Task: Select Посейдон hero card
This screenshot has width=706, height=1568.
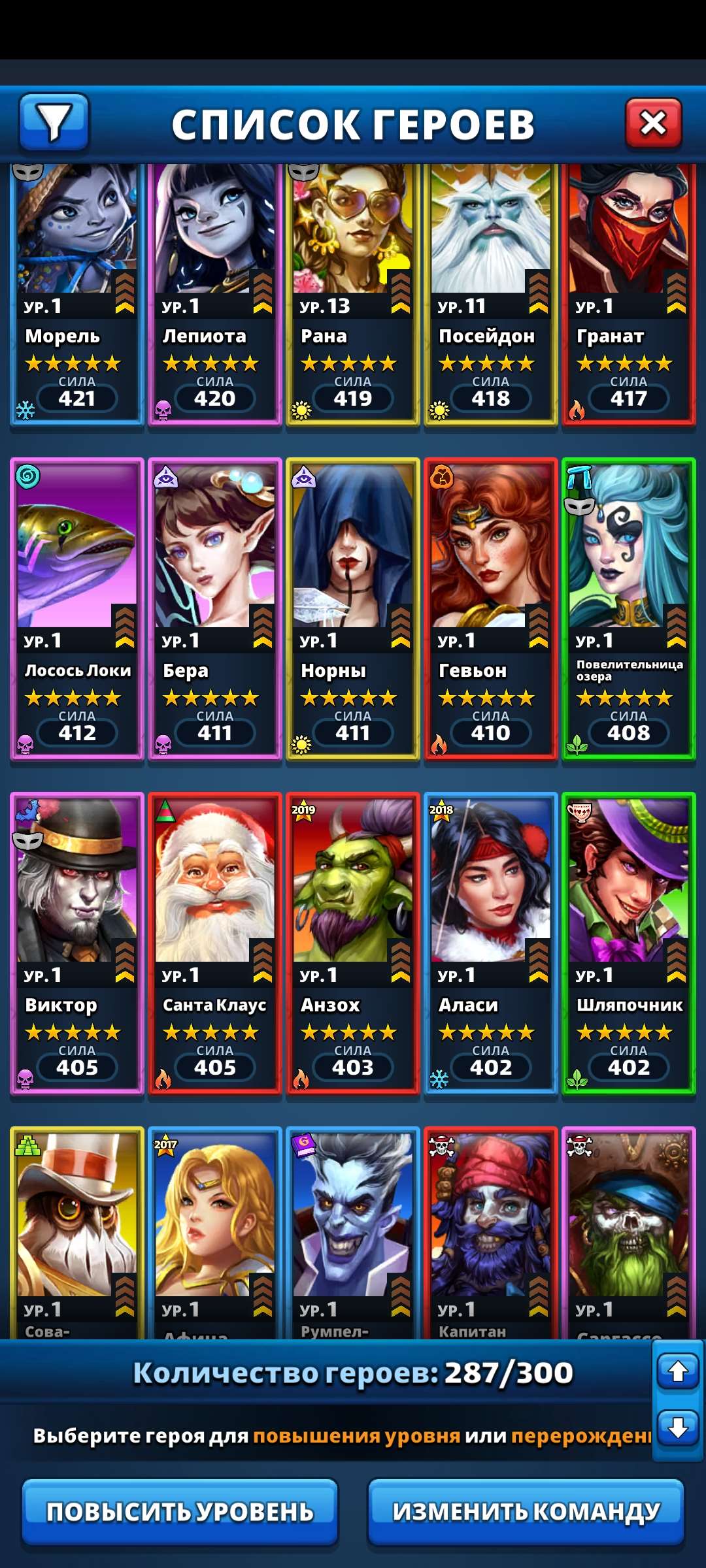Action: point(491,294)
